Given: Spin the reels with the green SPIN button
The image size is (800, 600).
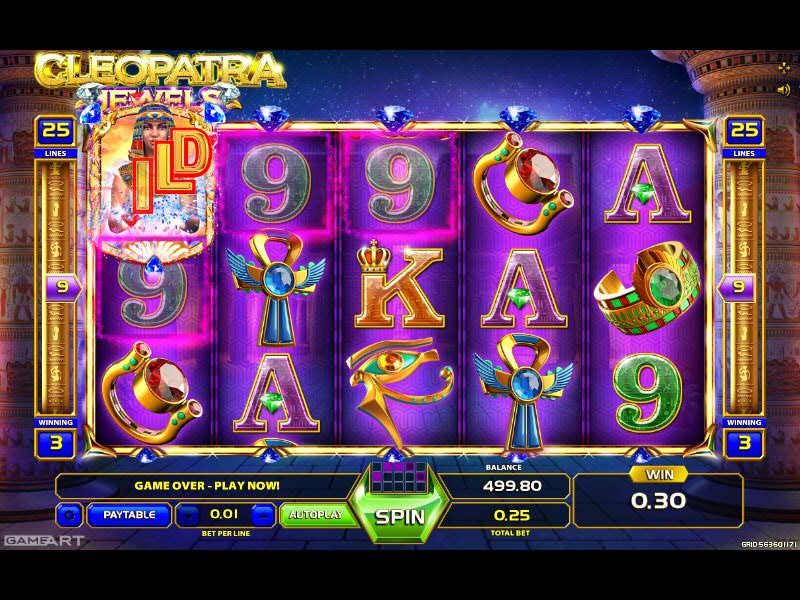Looking at the screenshot, I should [400, 517].
